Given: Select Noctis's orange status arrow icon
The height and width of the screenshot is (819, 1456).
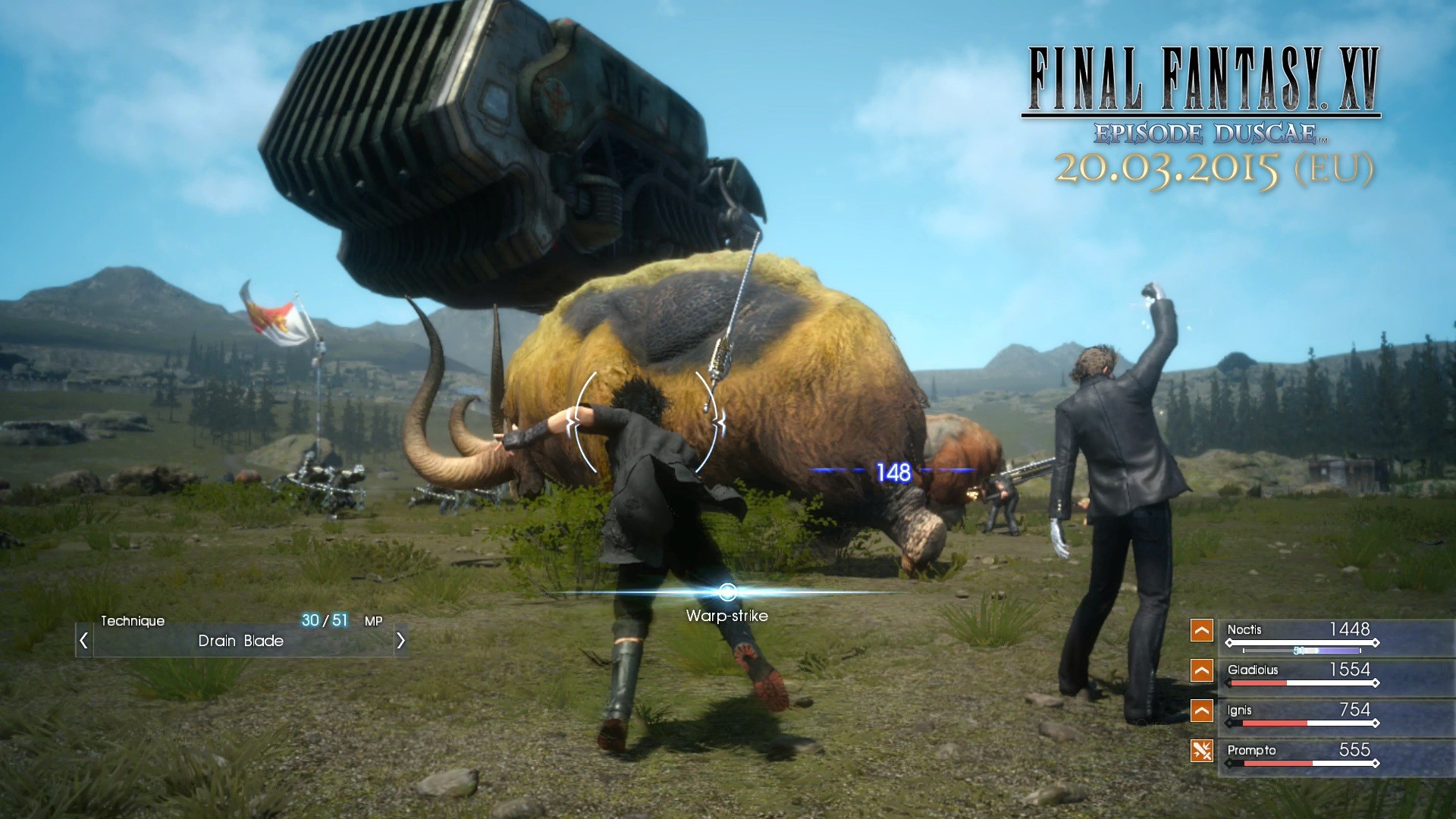Looking at the screenshot, I should tap(1202, 630).
